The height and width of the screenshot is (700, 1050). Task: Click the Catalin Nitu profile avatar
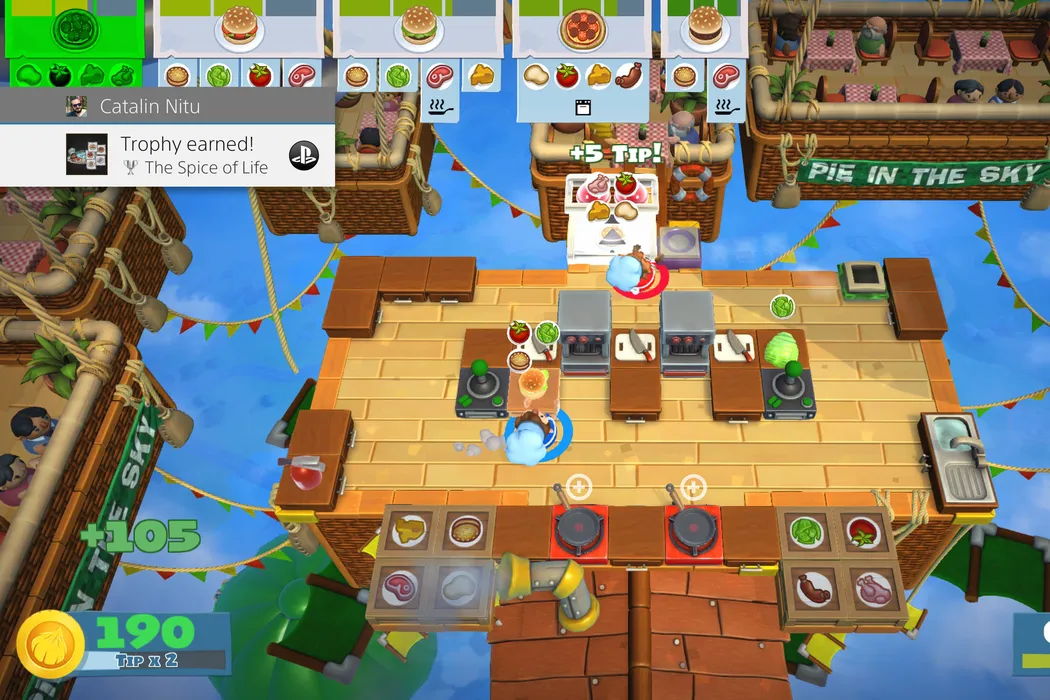(x=76, y=106)
